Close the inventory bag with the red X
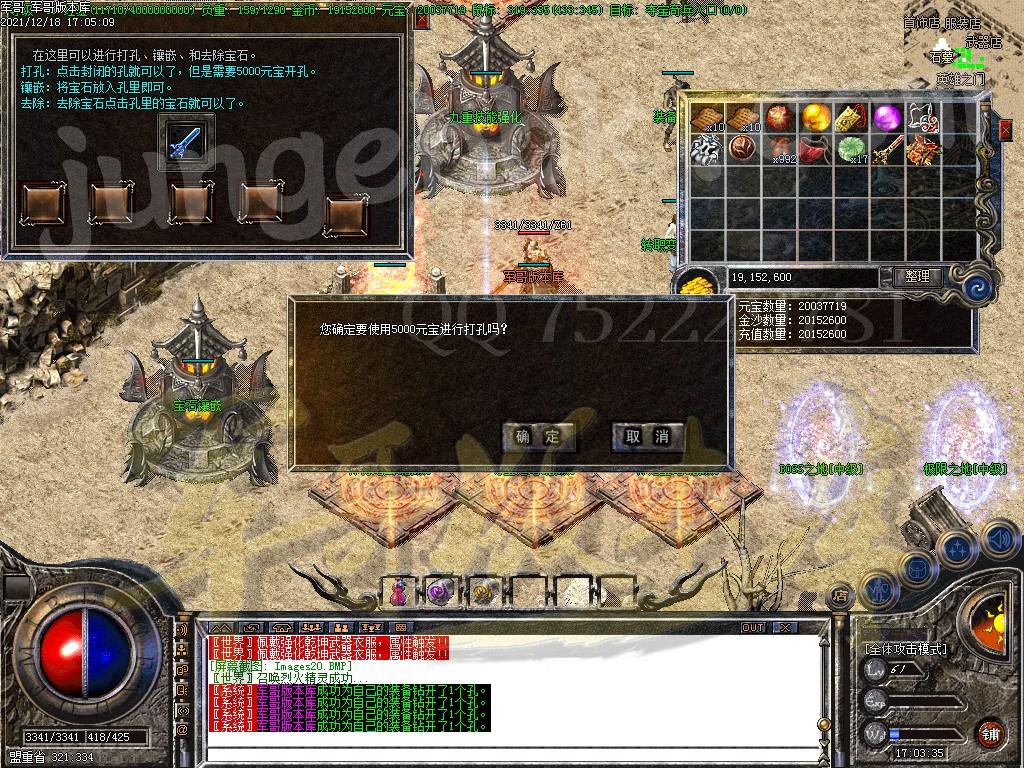This screenshot has width=1024, height=768. pos(1005,129)
